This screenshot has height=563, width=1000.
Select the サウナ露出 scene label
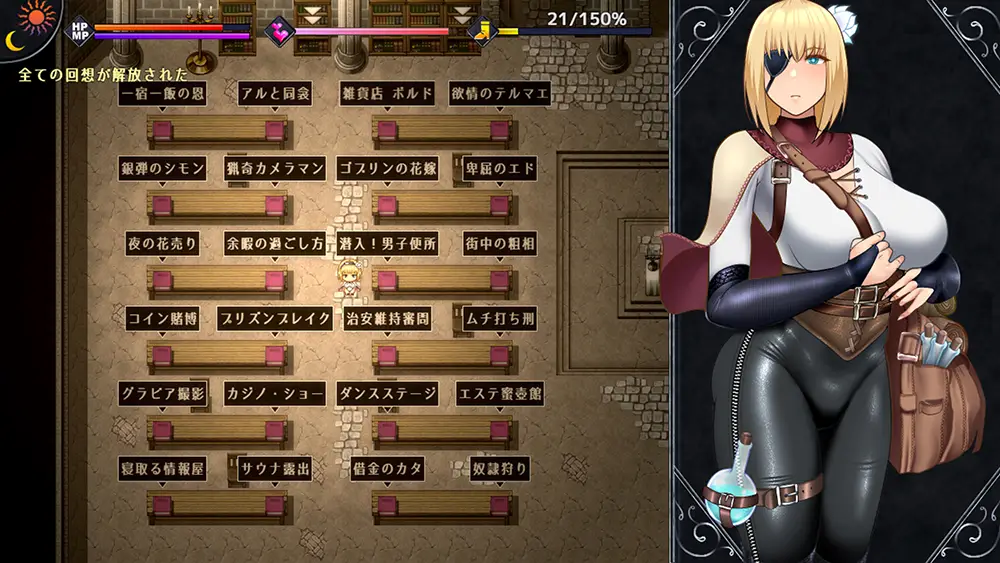click(x=275, y=468)
